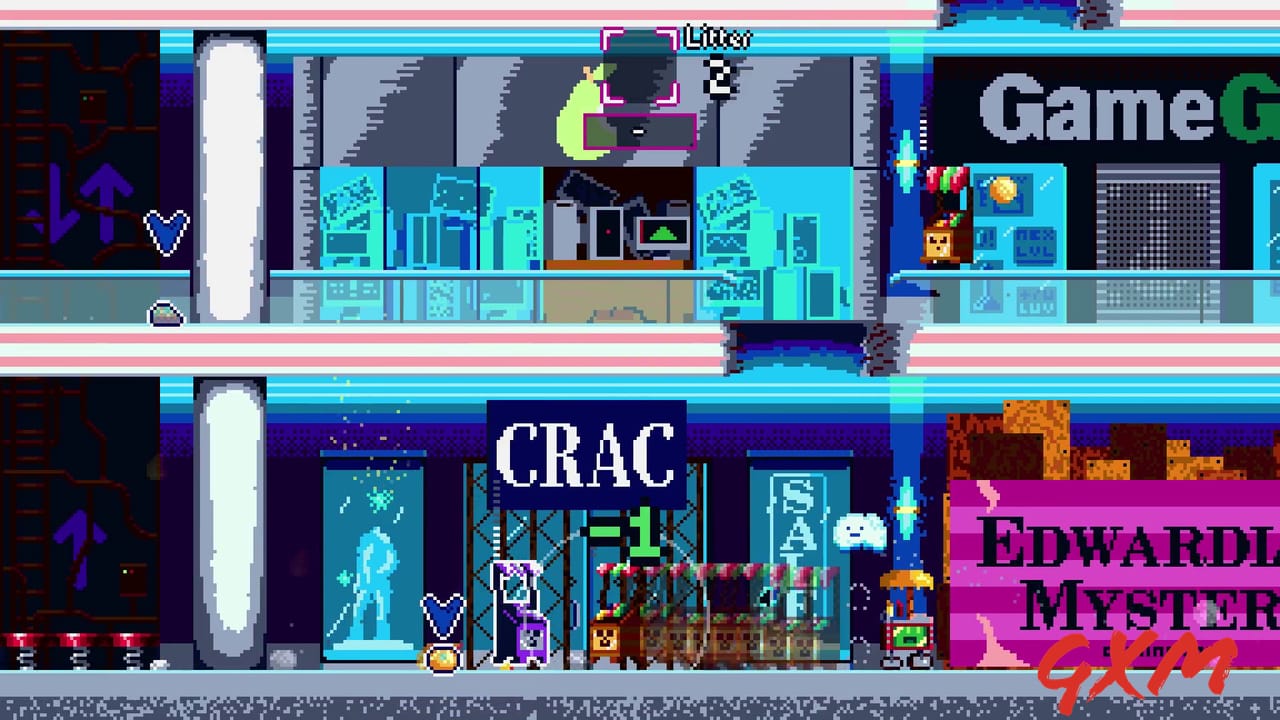The width and height of the screenshot is (1280, 720).
Task: Select the golden coin near the platform
Action: (x=440, y=660)
